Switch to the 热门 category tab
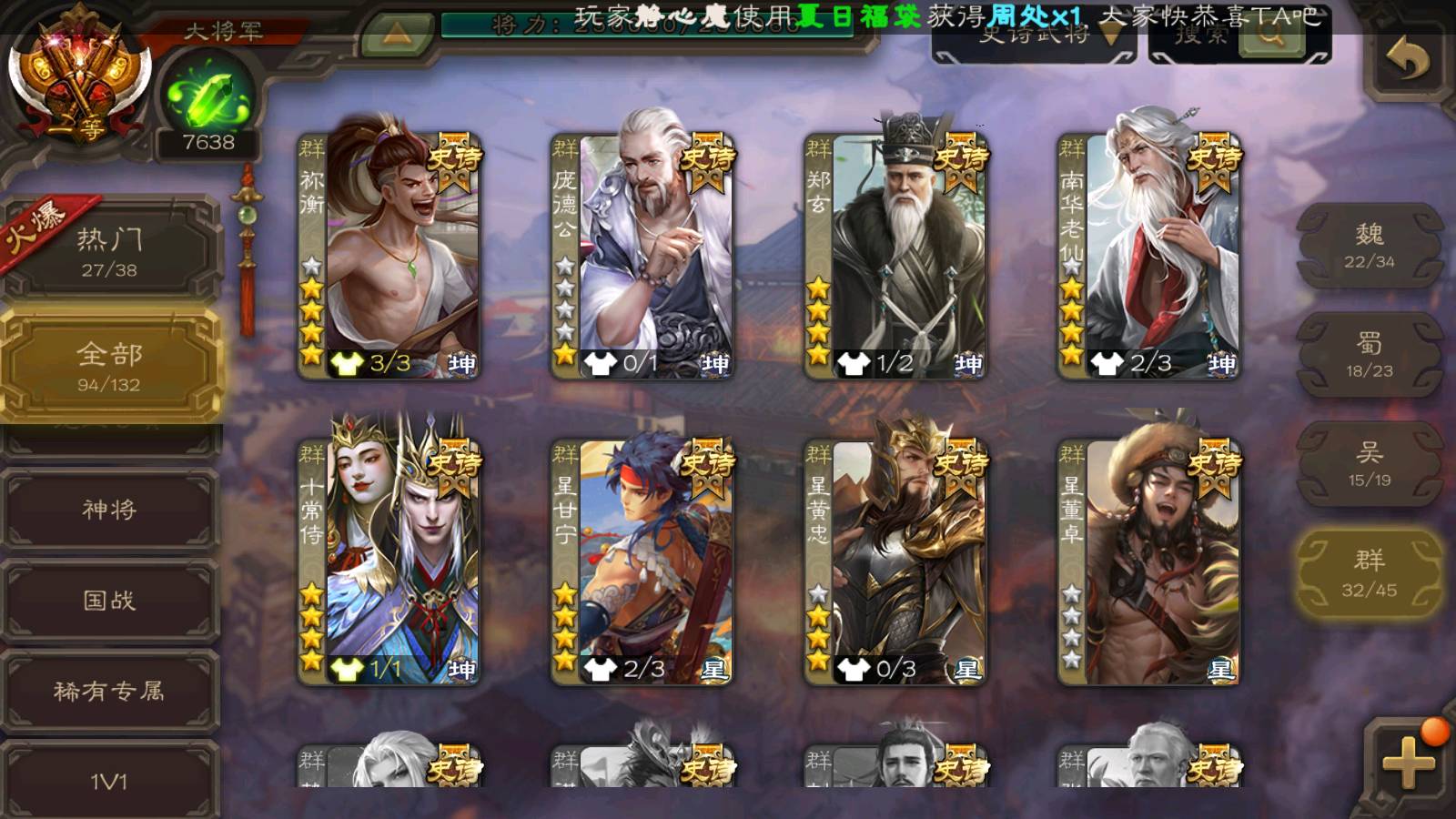 click(109, 251)
